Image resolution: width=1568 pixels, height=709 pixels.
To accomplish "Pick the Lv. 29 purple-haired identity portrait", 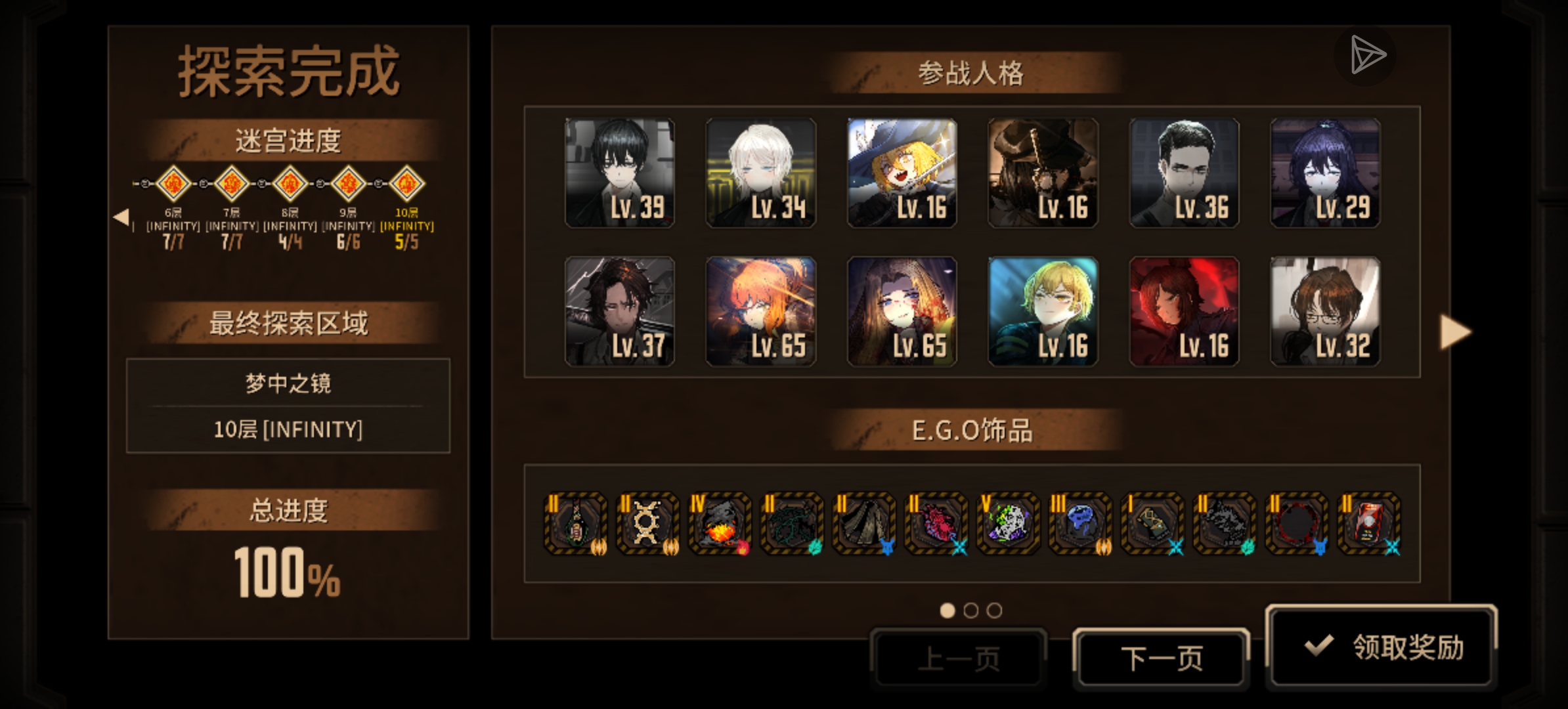I will [1325, 173].
